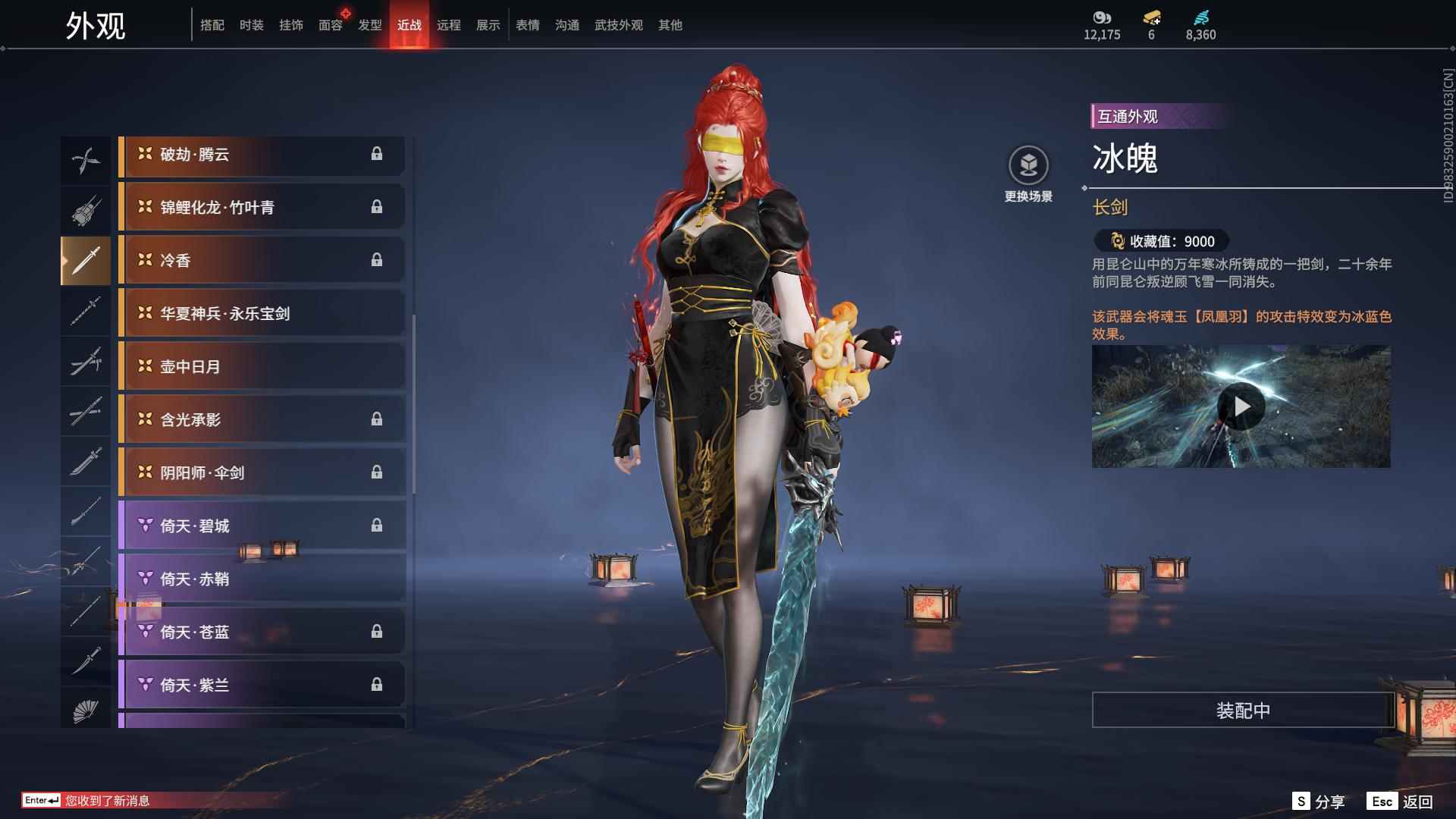
Task: Switch to the 发型 tab
Action: pos(370,25)
